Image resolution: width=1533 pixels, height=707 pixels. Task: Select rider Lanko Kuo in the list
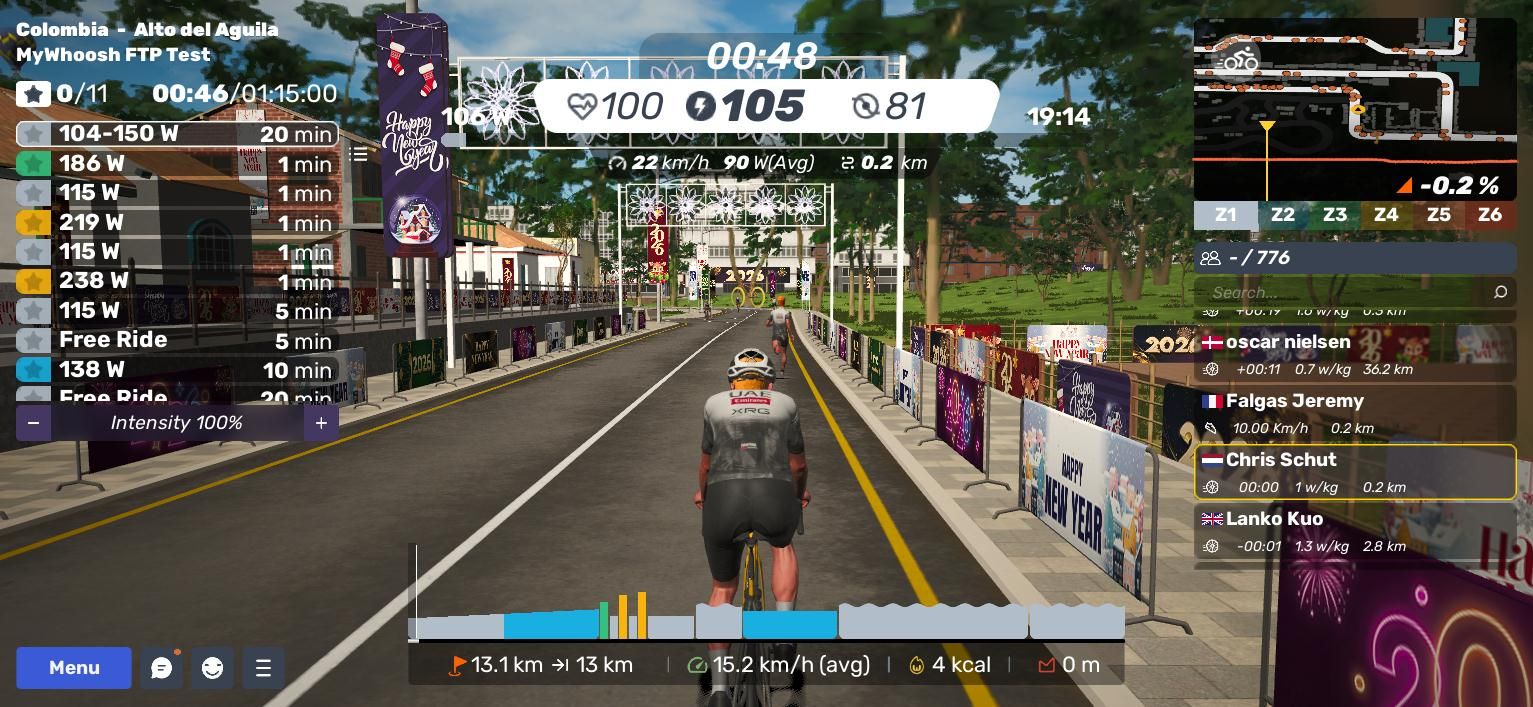pyautogui.click(x=1355, y=531)
